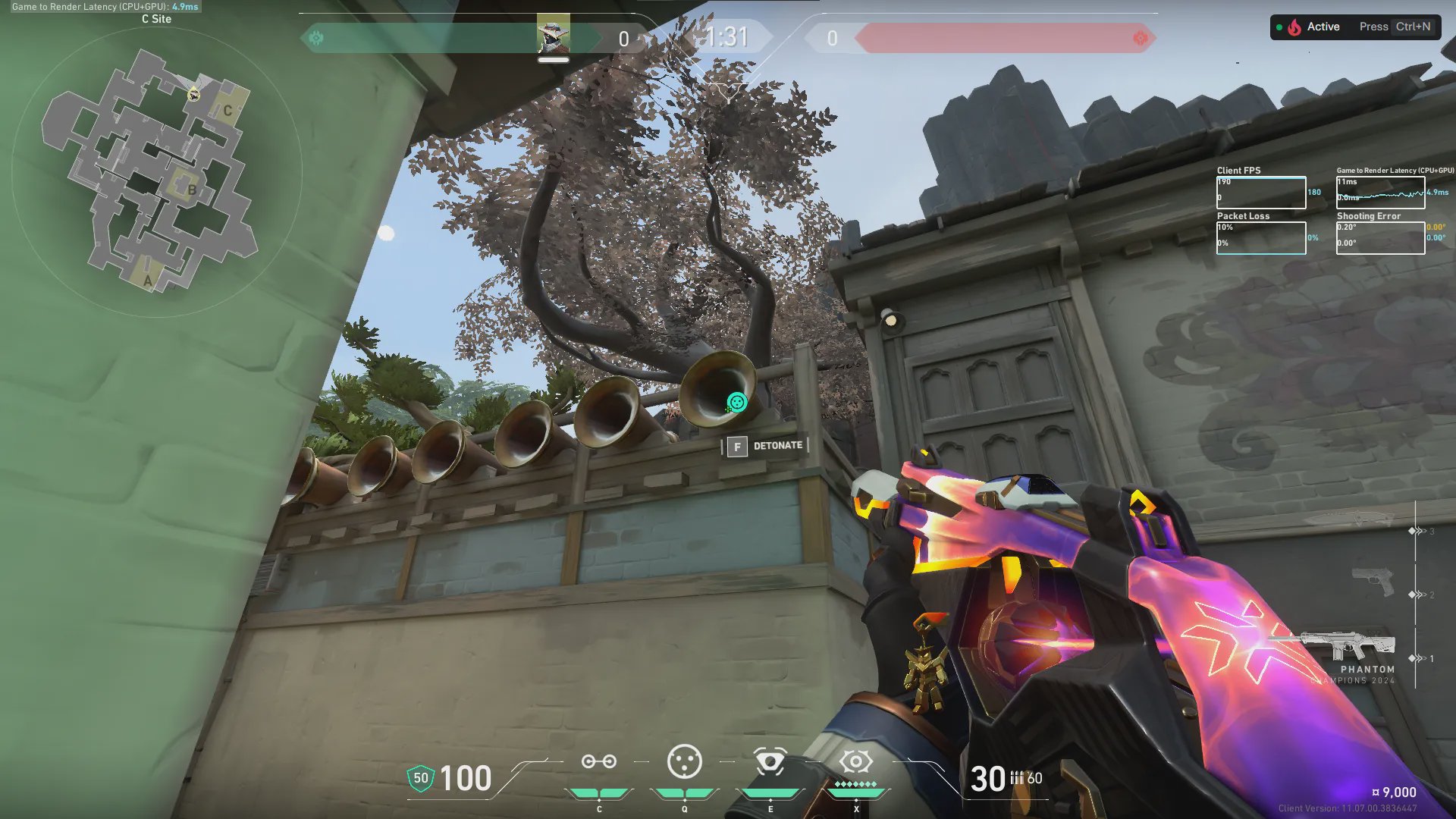Select the pistol sidearm weapon slot

pyautogui.click(x=1373, y=582)
